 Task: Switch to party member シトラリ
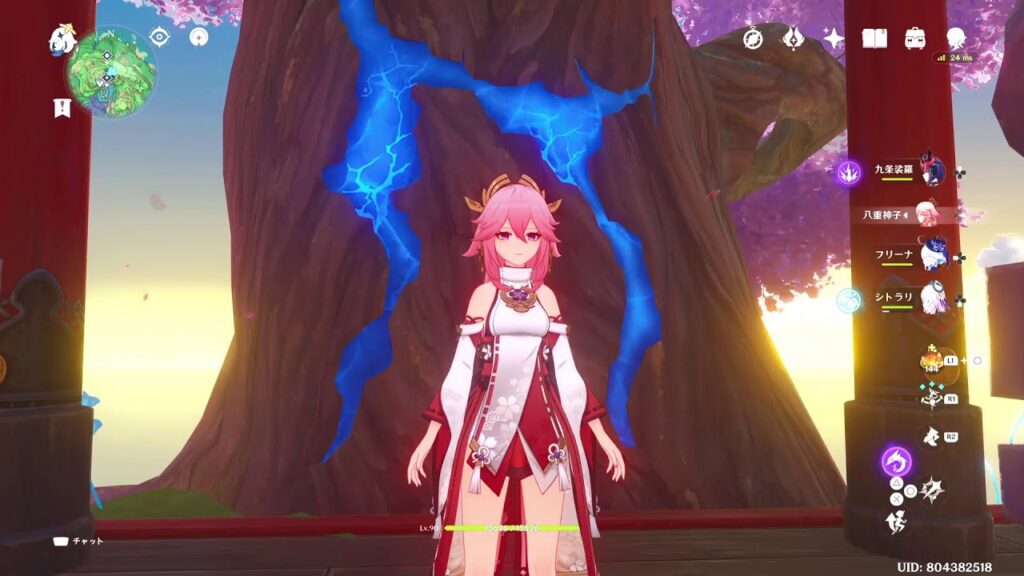click(933, 299)
